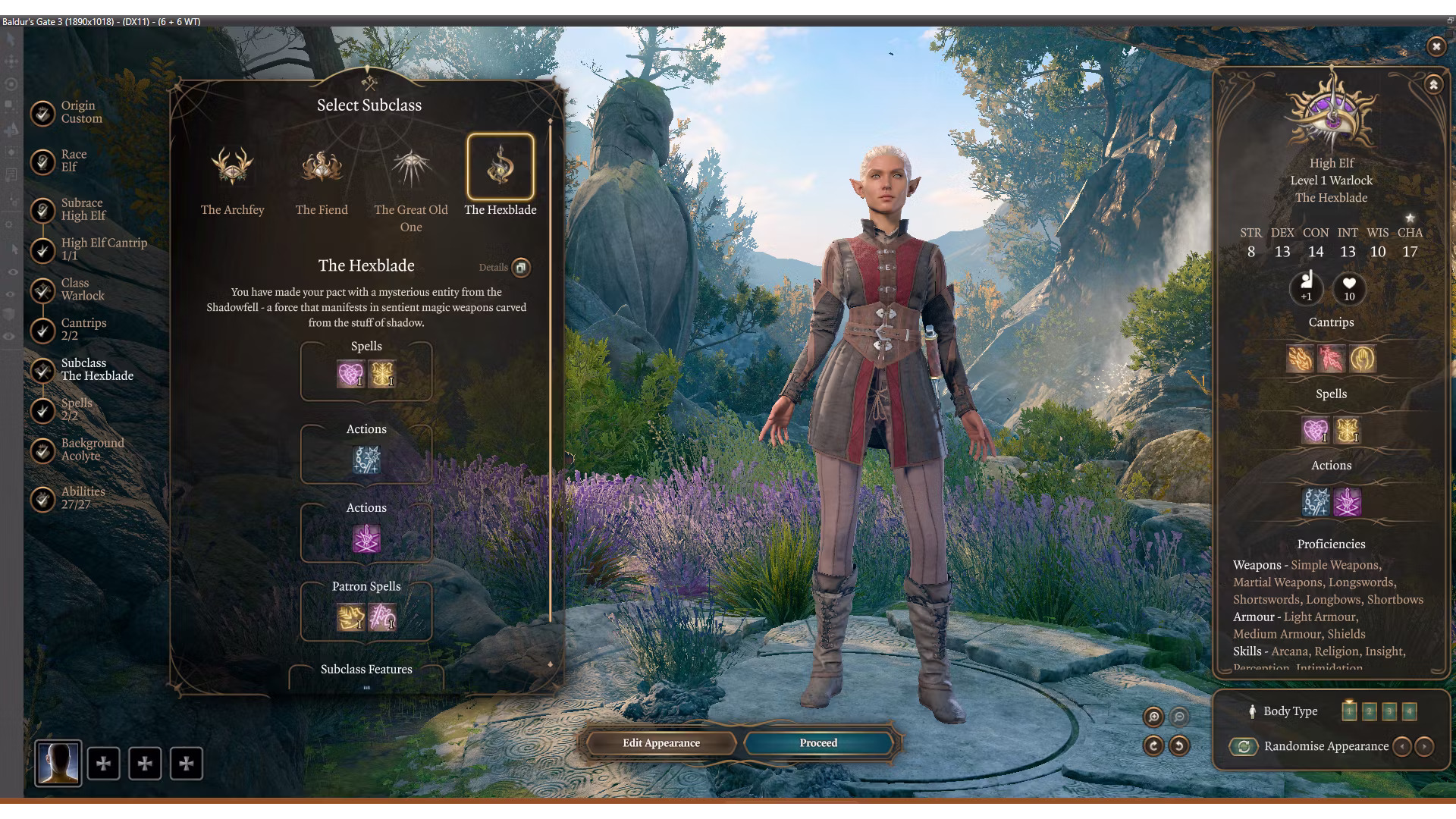The width and height of the screenshot is (1456, 819).
Task: Zoom in on the character model
Action: [1153, 717]
